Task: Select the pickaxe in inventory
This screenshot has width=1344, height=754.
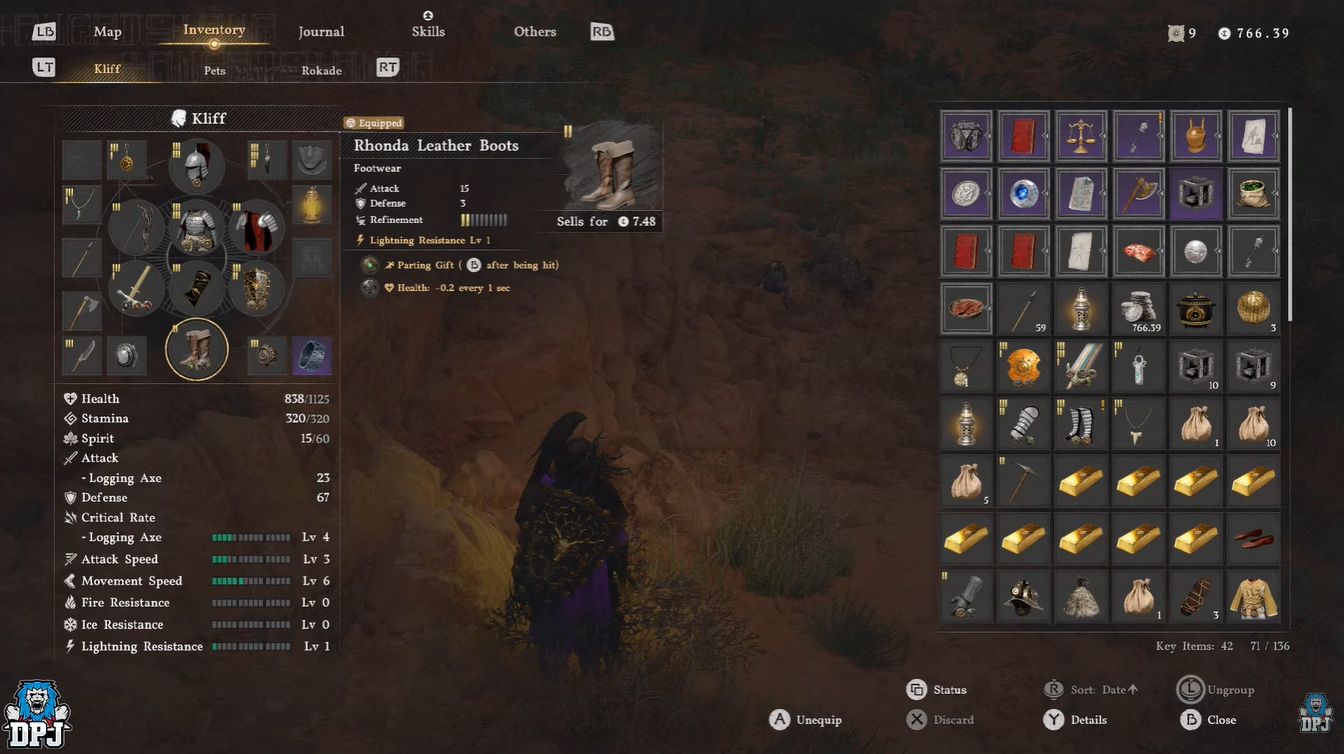Action: pyautogui.click(x=1023, y=482)
